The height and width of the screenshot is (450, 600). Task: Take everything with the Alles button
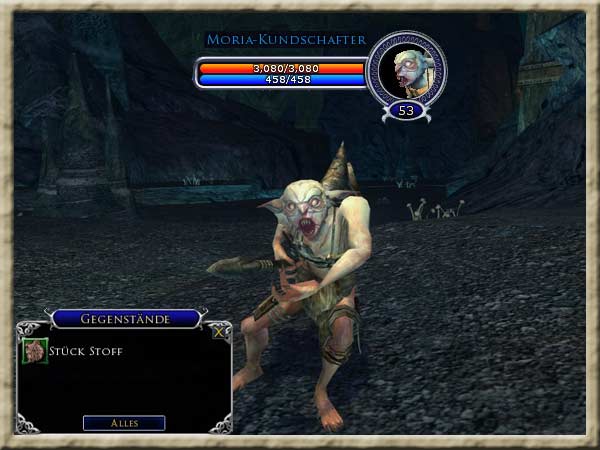[x=124, y=423]
